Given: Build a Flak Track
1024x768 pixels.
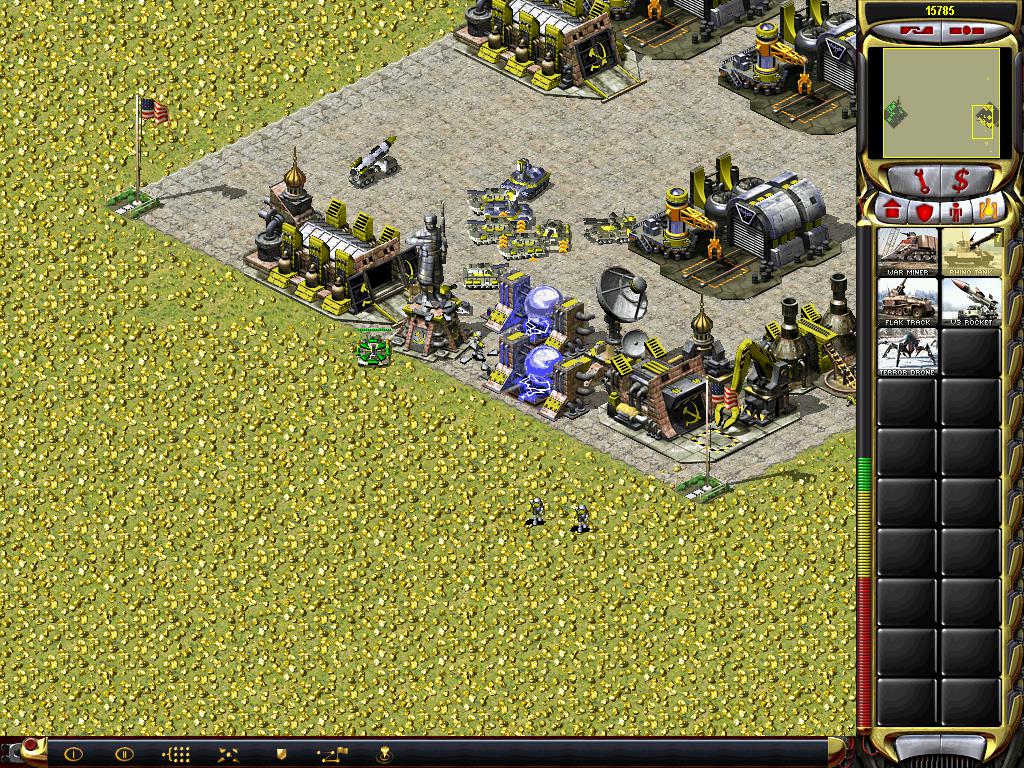Looking at the screenshot, I should (x=908, y=302).
